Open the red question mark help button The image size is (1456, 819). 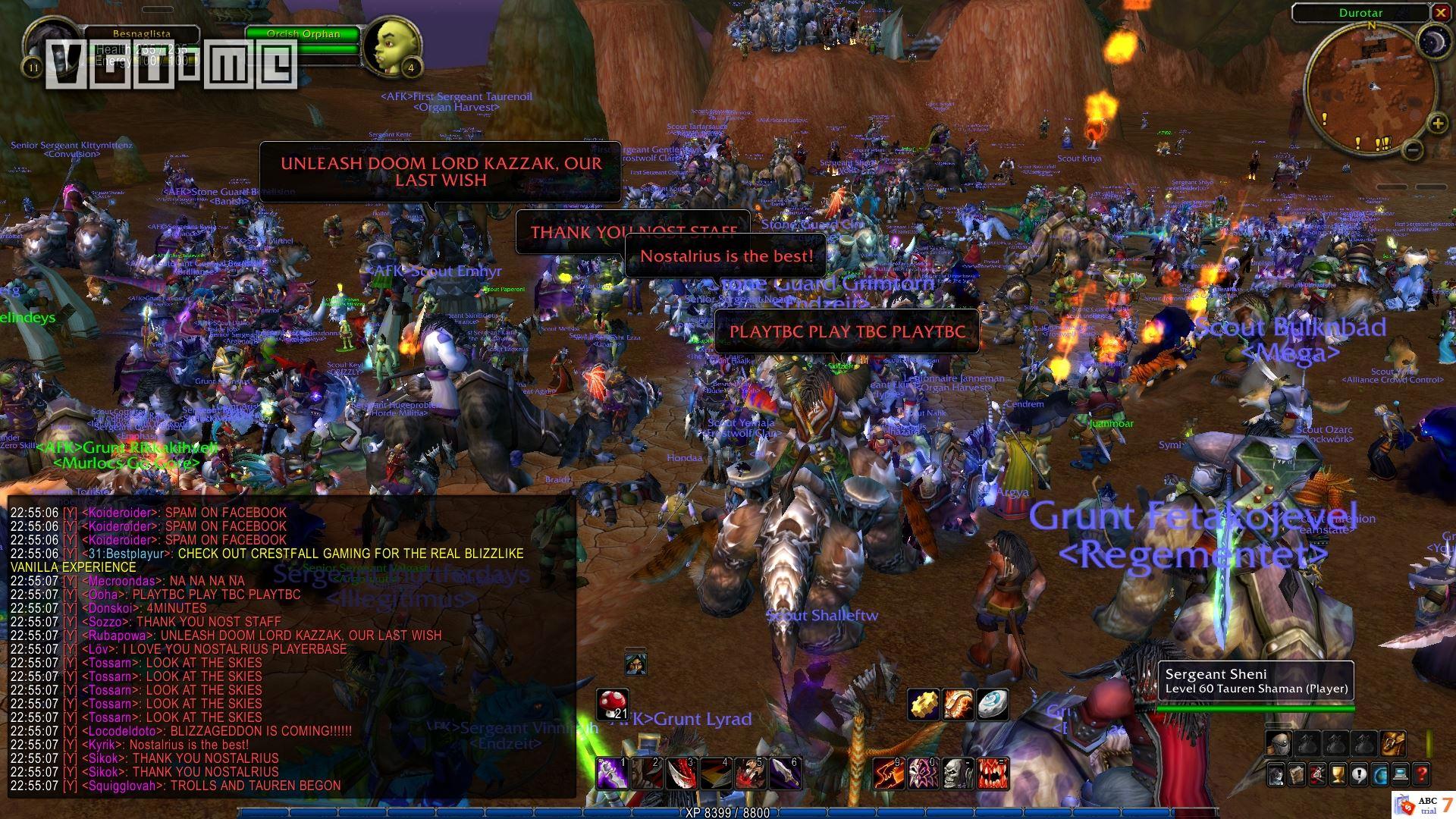click(x=1420, y=774)
